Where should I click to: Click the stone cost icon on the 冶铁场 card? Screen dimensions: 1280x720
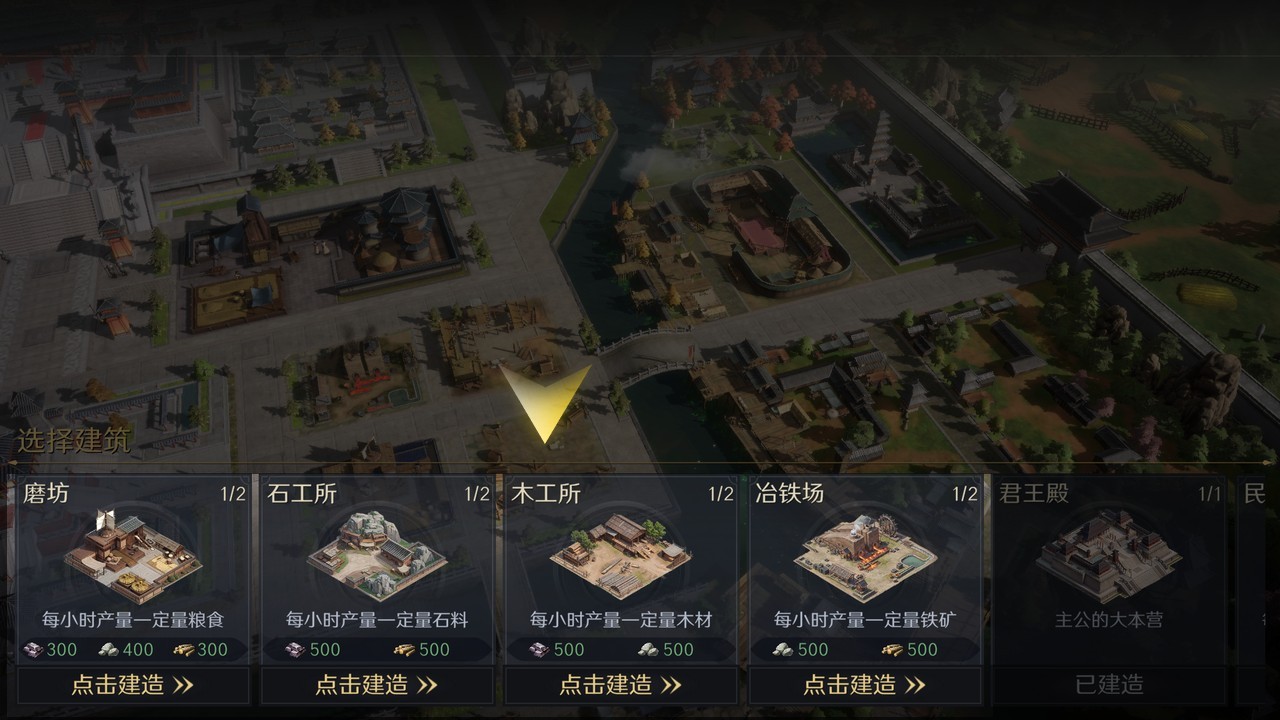click(782, 651)
